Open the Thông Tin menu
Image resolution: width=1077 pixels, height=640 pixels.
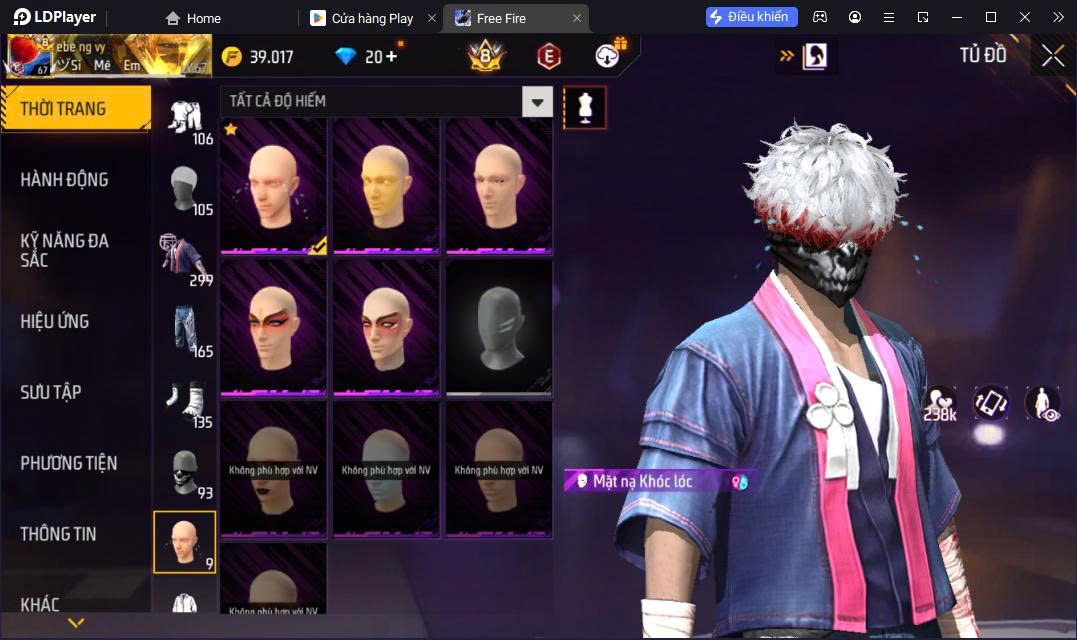58,534
